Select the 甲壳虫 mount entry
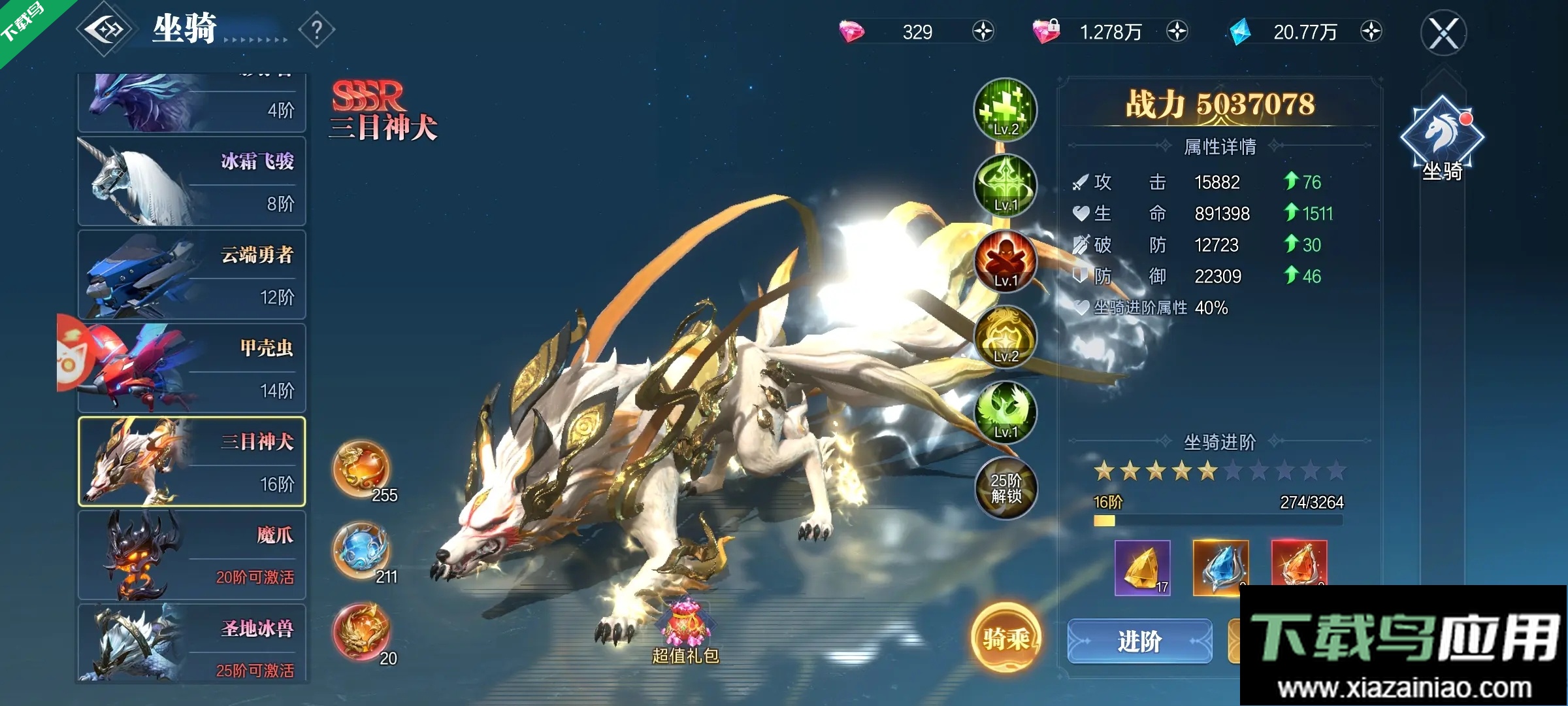 tap(192, 368)
